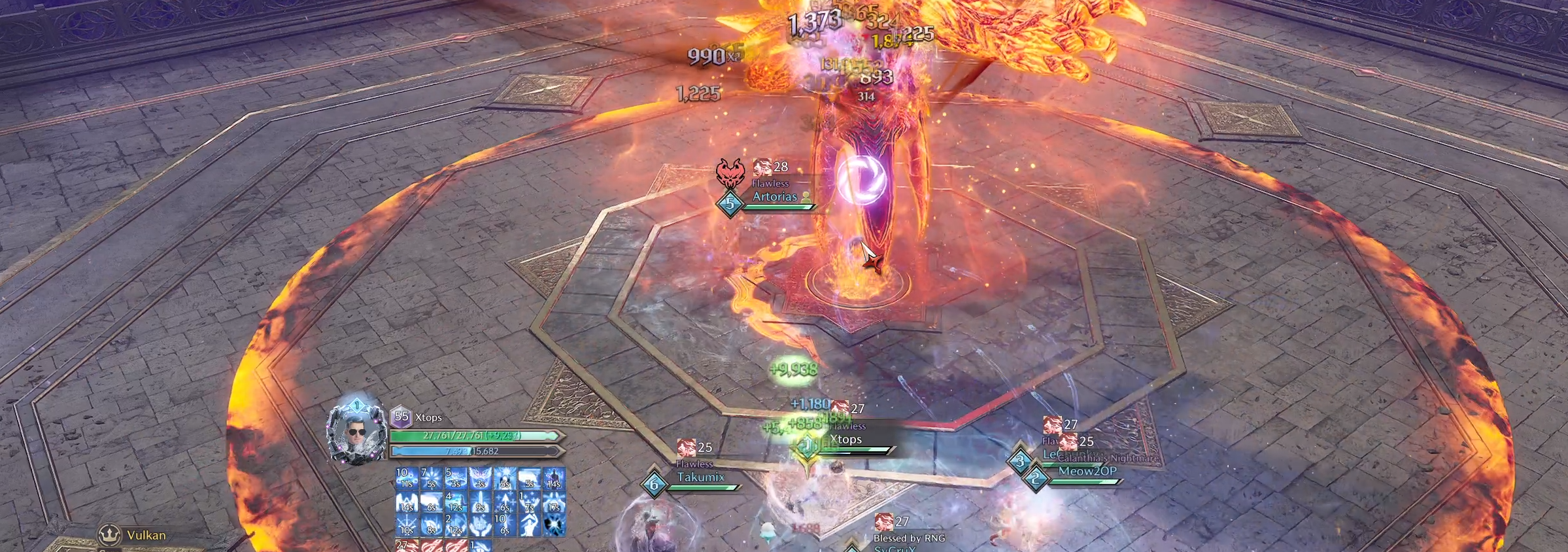Image resolution: width=1568 pixels, height=552 pixels.
Task: Click the 5-stack halo buff icon with 3s
Action: click(456, 477)
